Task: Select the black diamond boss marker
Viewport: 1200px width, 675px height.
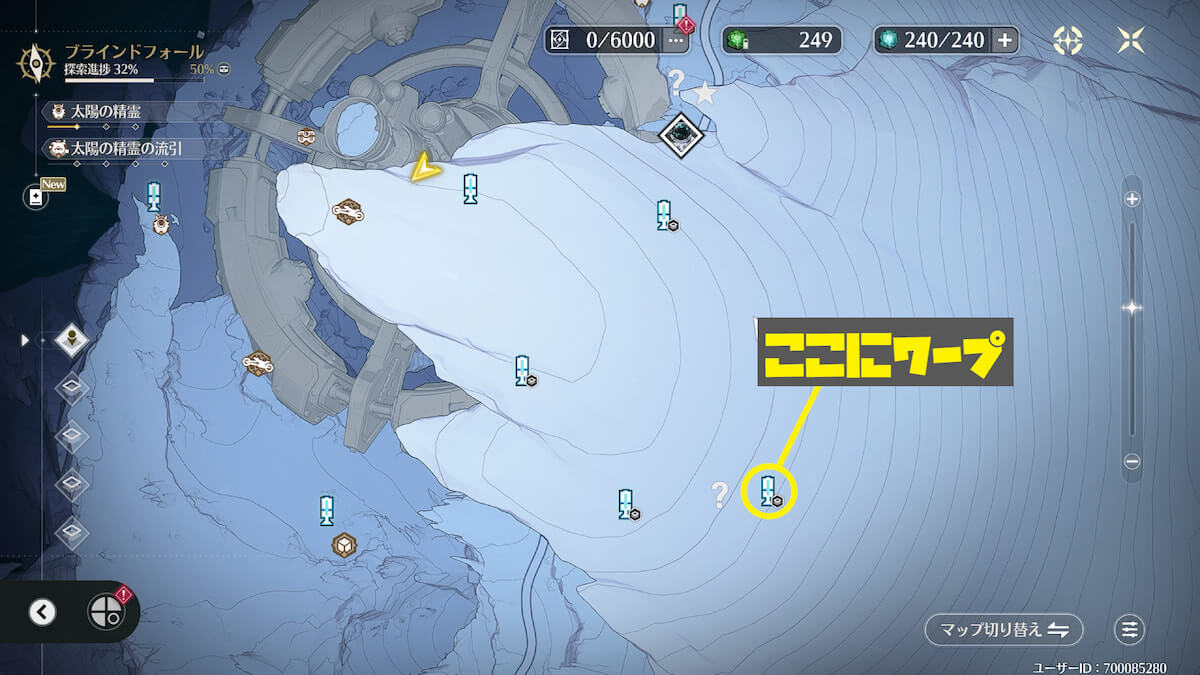Action: click(x=682, y=132)
